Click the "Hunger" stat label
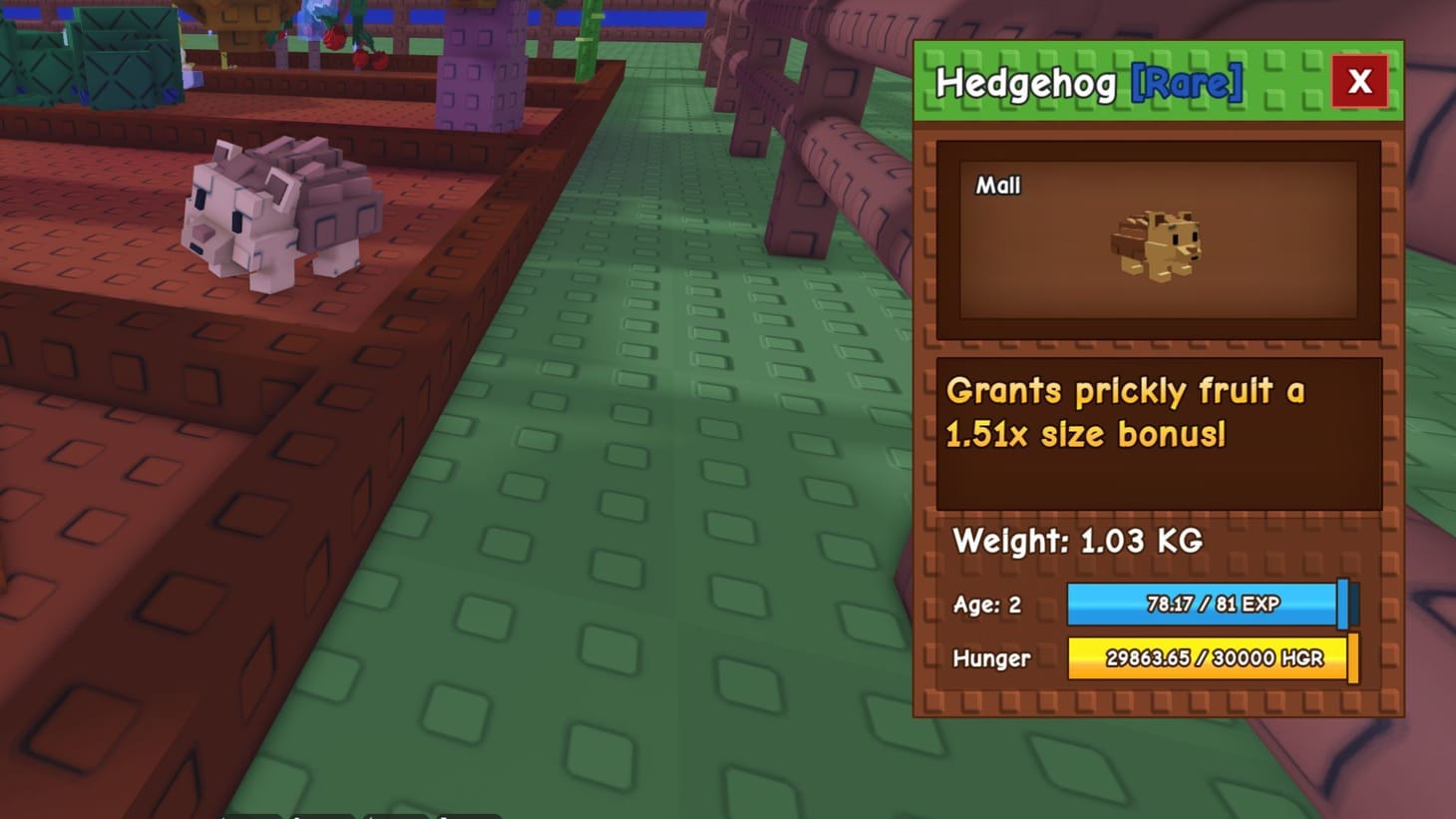 991,658
